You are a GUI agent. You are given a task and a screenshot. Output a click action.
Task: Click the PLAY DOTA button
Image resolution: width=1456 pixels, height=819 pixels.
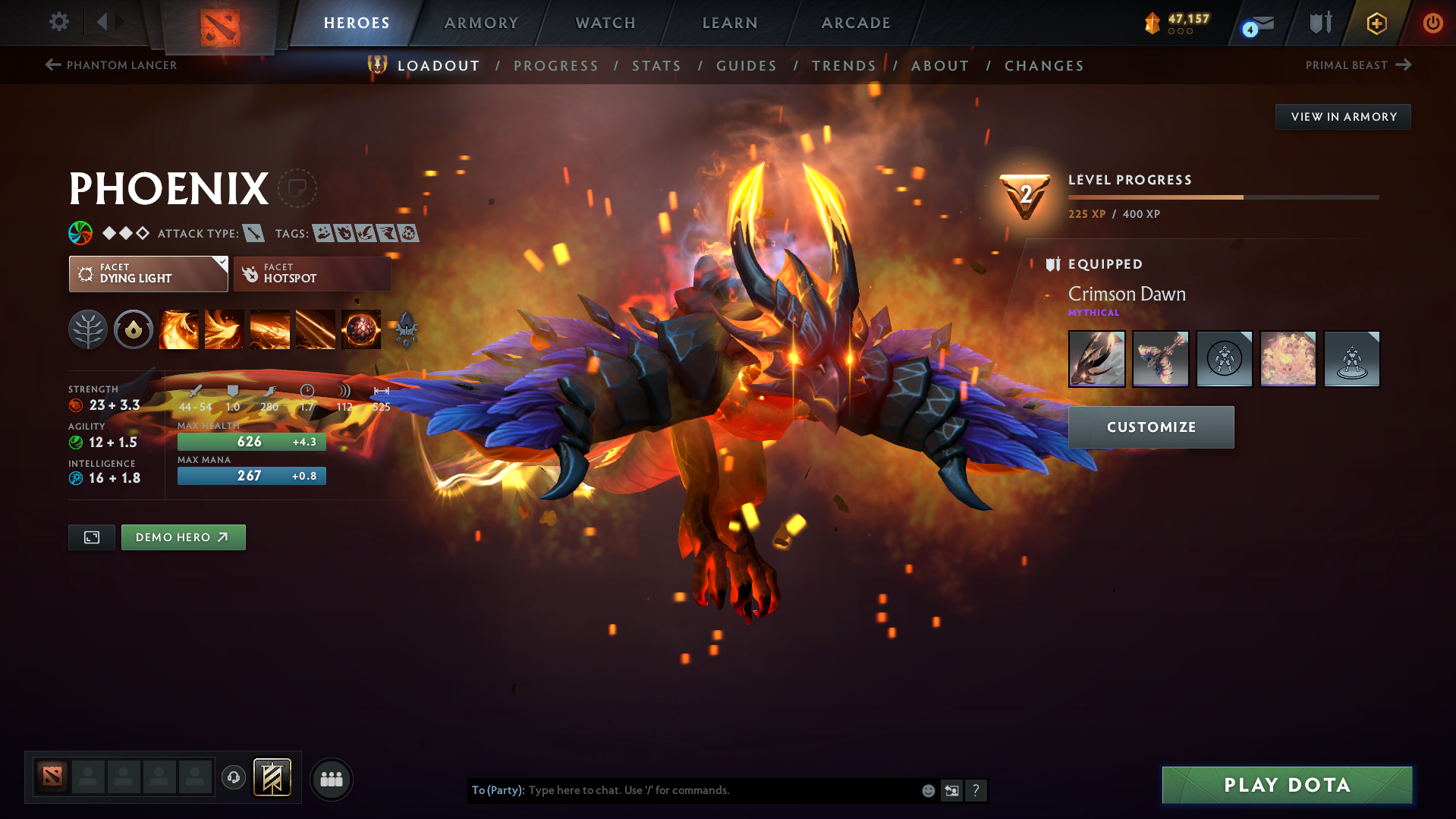pos(1285,785)
